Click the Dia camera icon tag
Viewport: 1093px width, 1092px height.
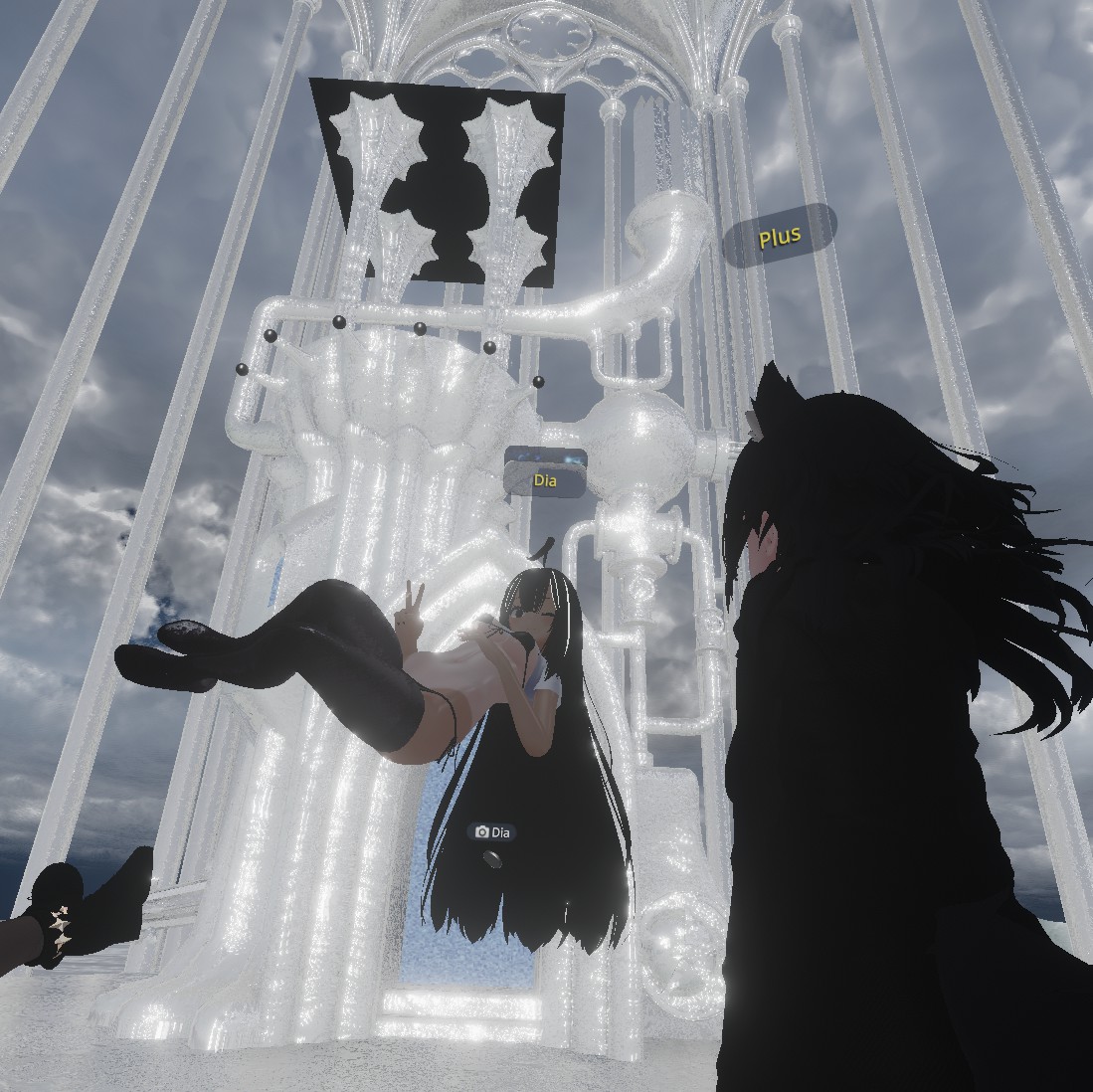[x=493, y=831]
